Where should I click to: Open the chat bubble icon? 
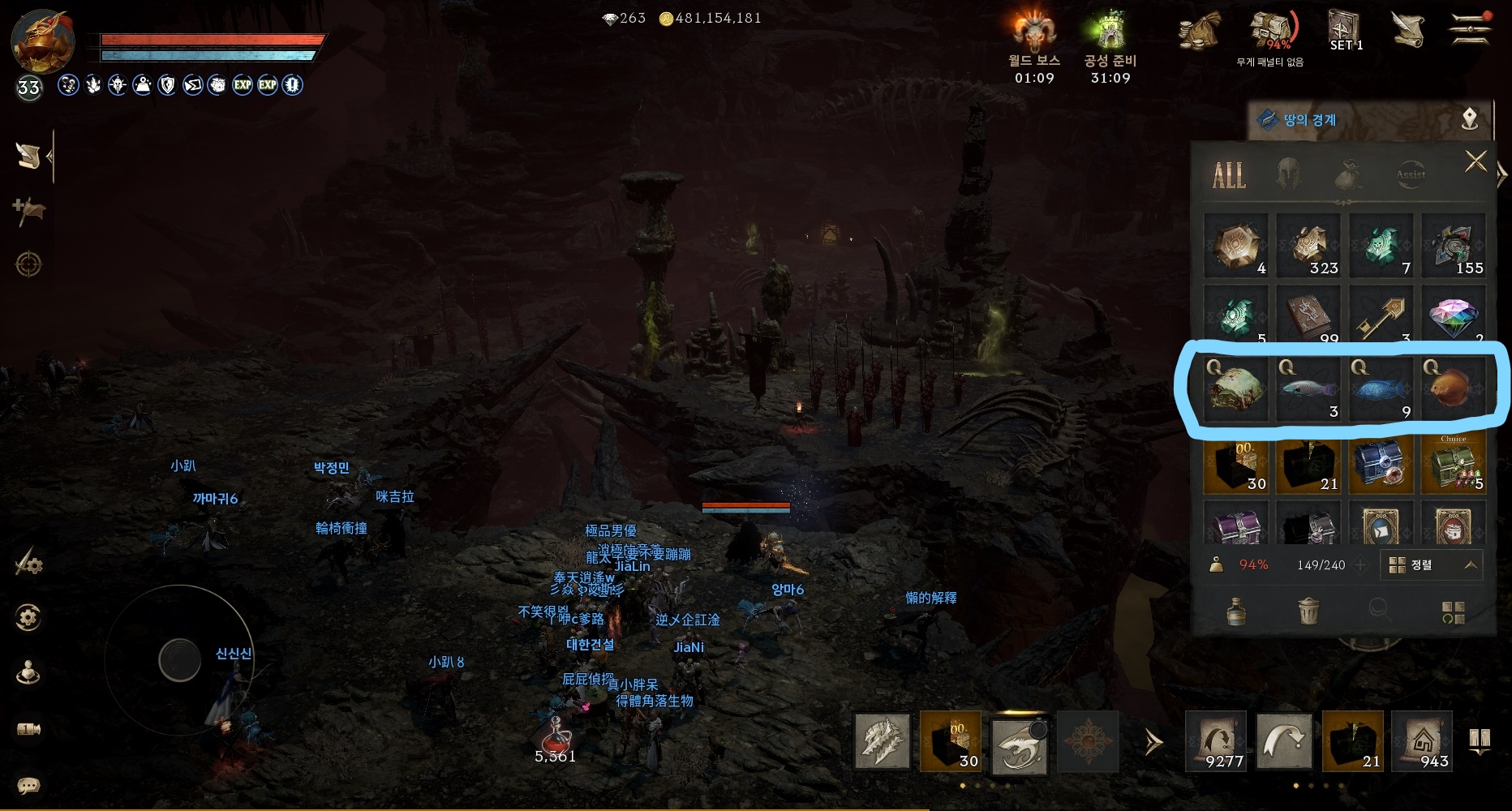(28, 785)
